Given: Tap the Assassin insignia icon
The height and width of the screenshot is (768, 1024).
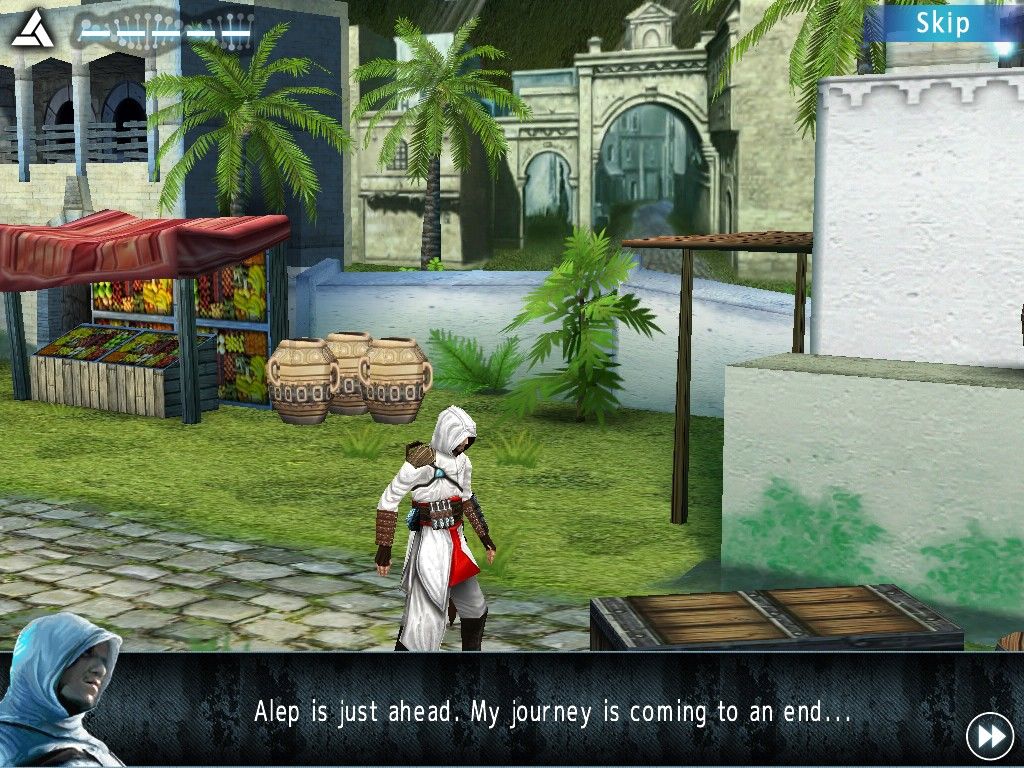Looking at the screenshot, I should point(32,29).
